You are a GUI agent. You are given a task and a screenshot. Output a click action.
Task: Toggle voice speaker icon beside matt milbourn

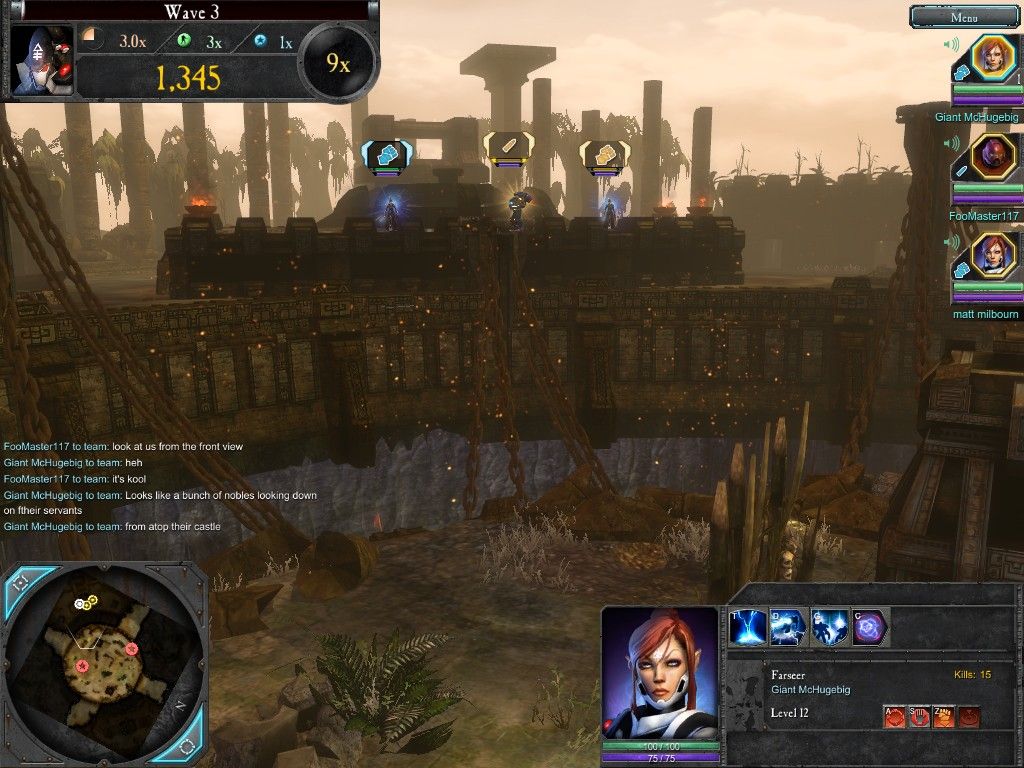click(x=952, y=241)
